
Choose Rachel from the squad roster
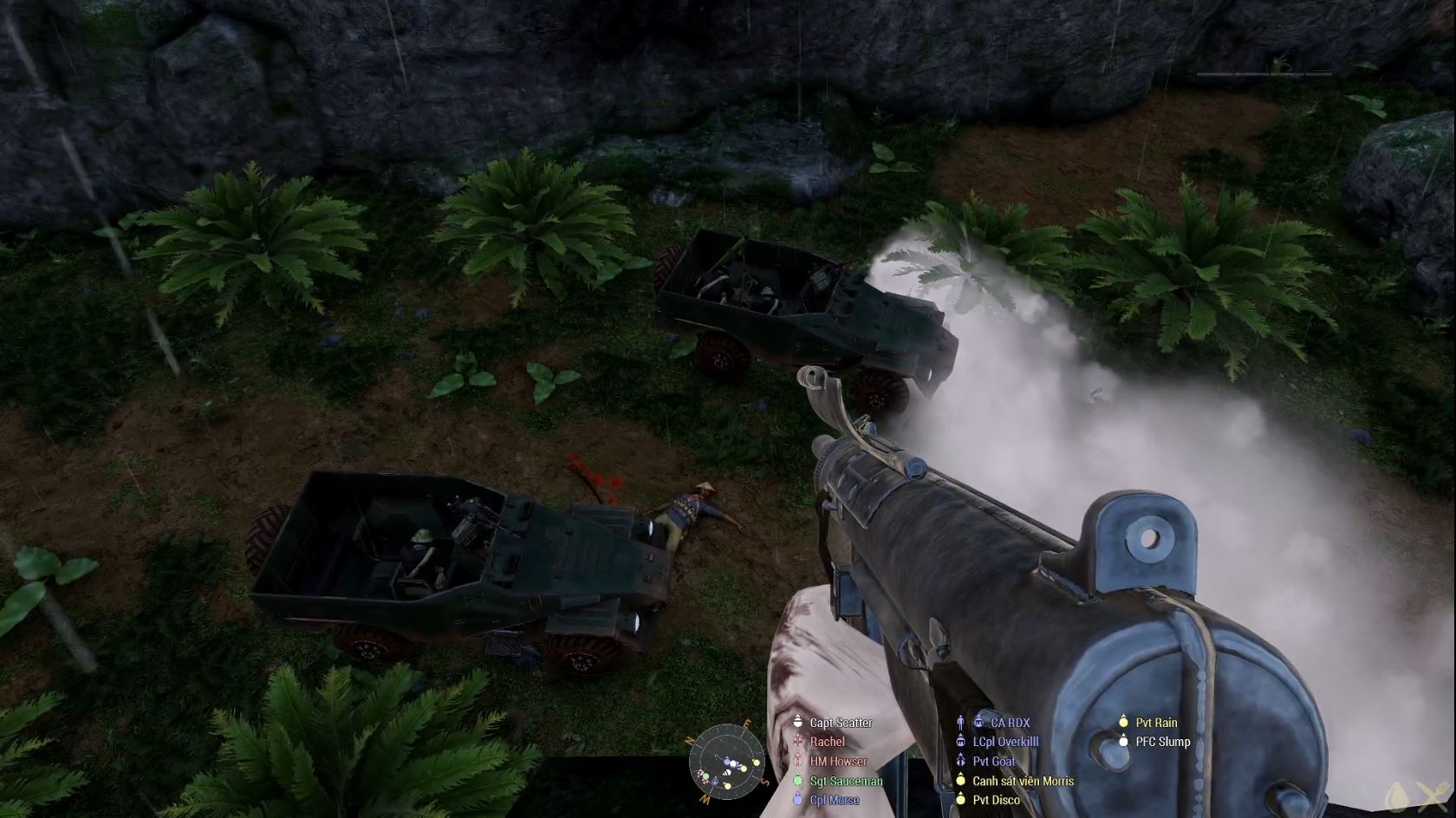[x=827, y=742]
